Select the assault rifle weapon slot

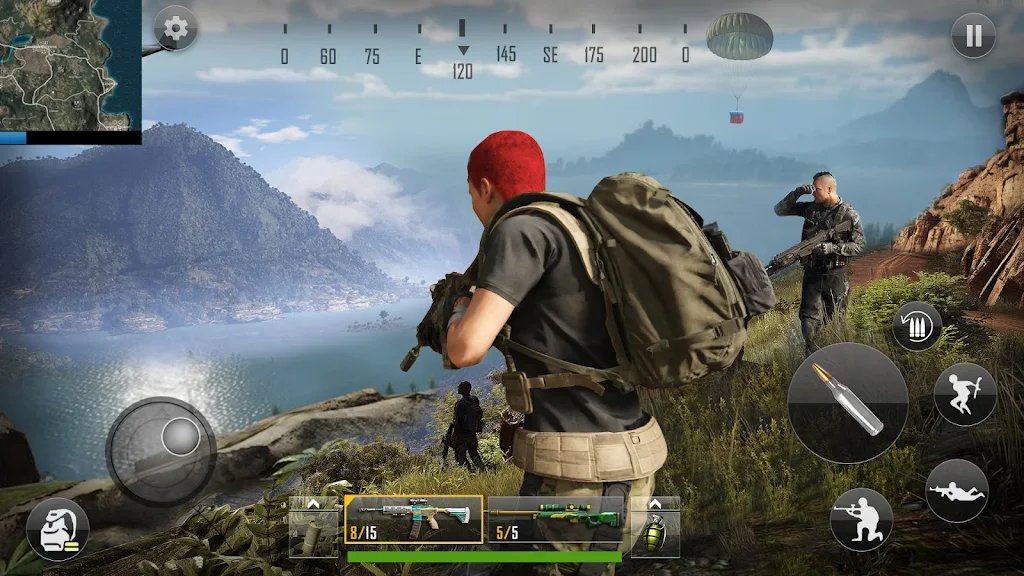(x=413, y=520)
